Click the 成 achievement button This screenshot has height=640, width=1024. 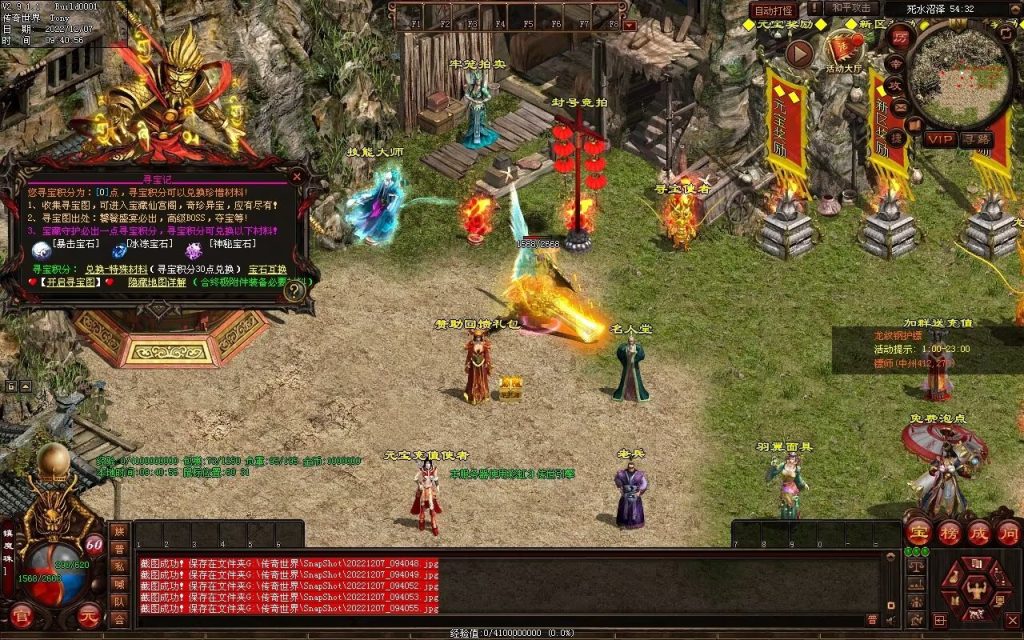click(979, 532)
